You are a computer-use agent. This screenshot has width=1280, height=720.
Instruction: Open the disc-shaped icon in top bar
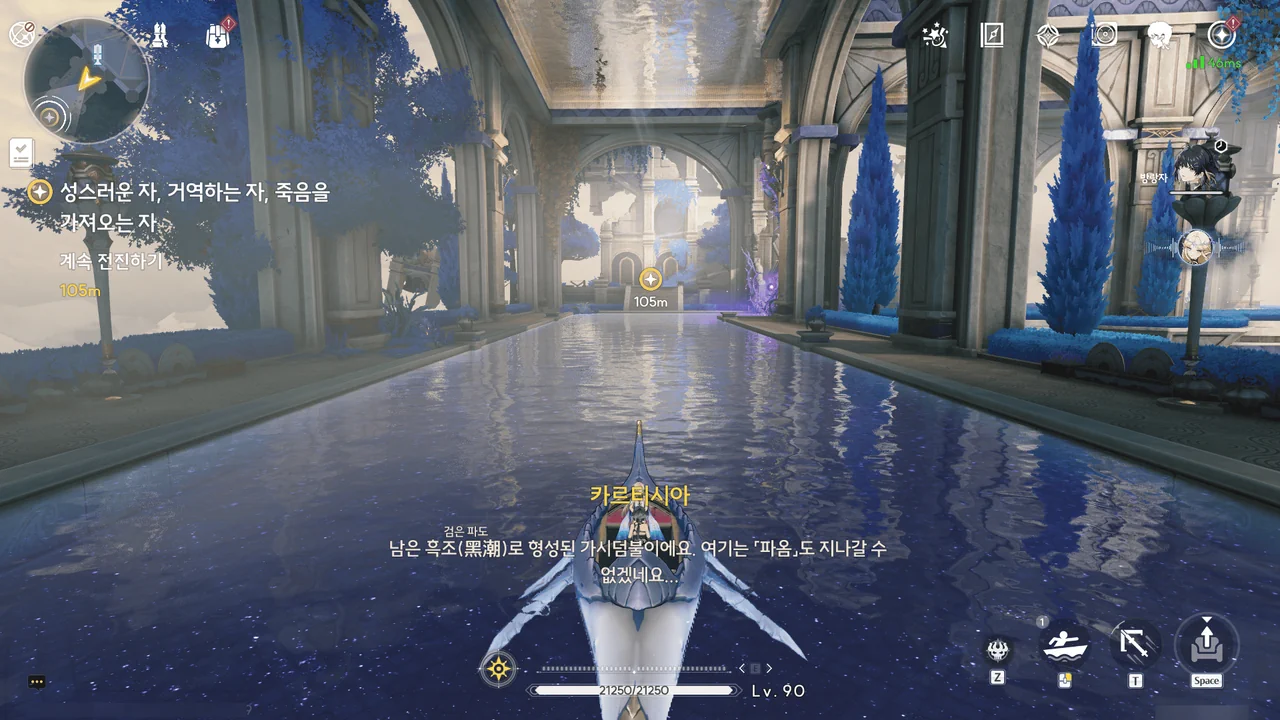coord(1104,36)
